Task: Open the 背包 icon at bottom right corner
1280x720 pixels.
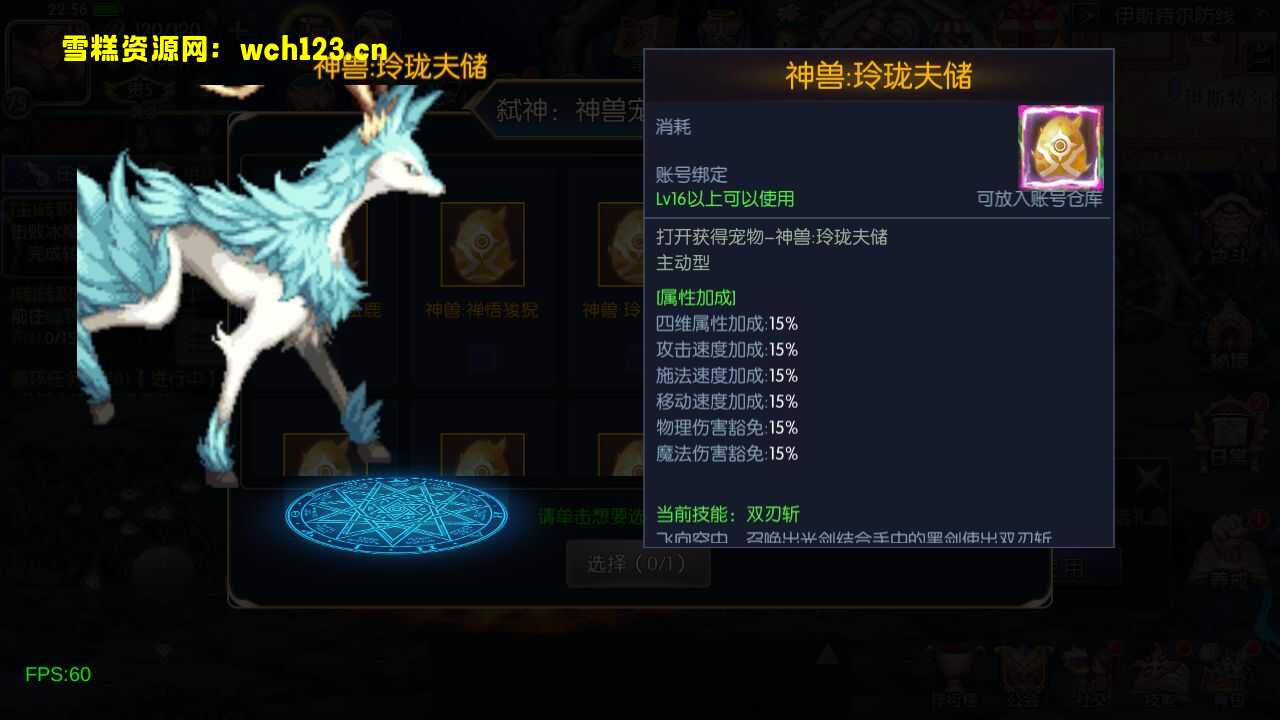Action: click(x=1227, y=668)
